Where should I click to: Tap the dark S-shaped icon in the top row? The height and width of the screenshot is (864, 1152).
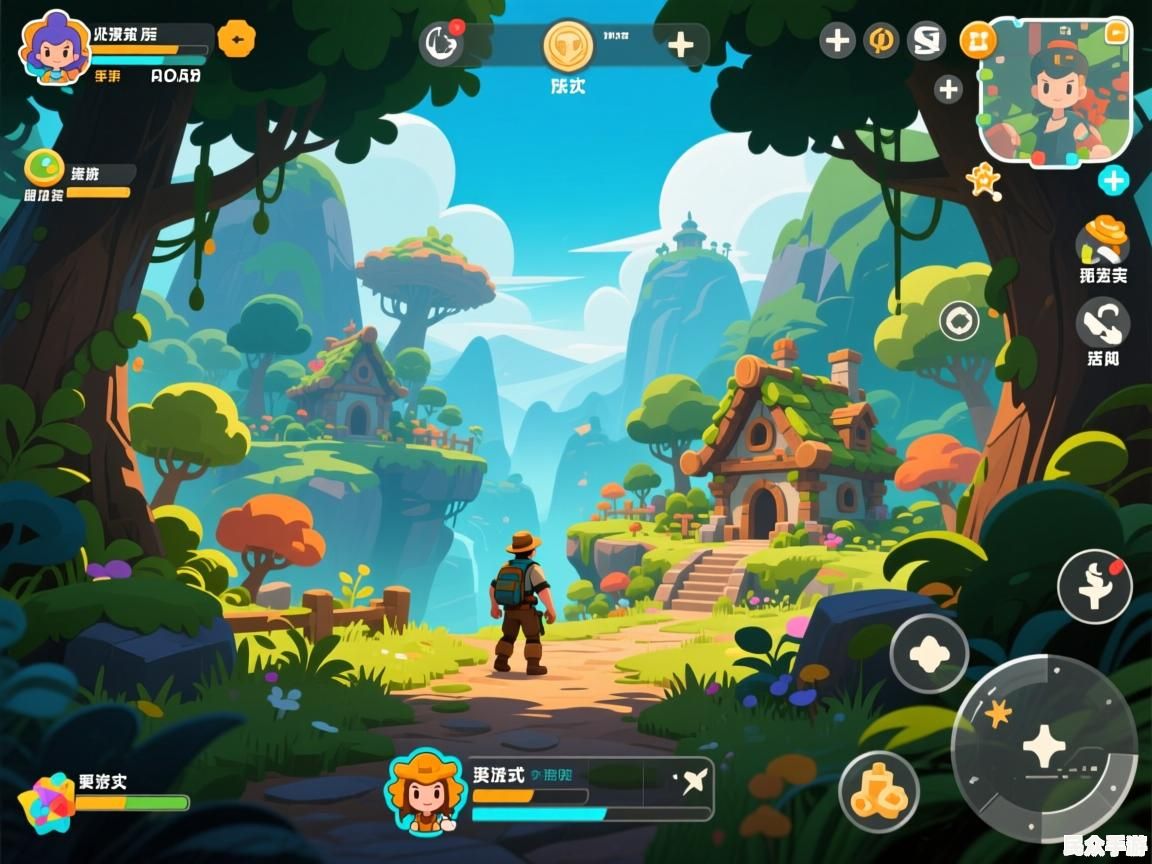tap(926, 41)
